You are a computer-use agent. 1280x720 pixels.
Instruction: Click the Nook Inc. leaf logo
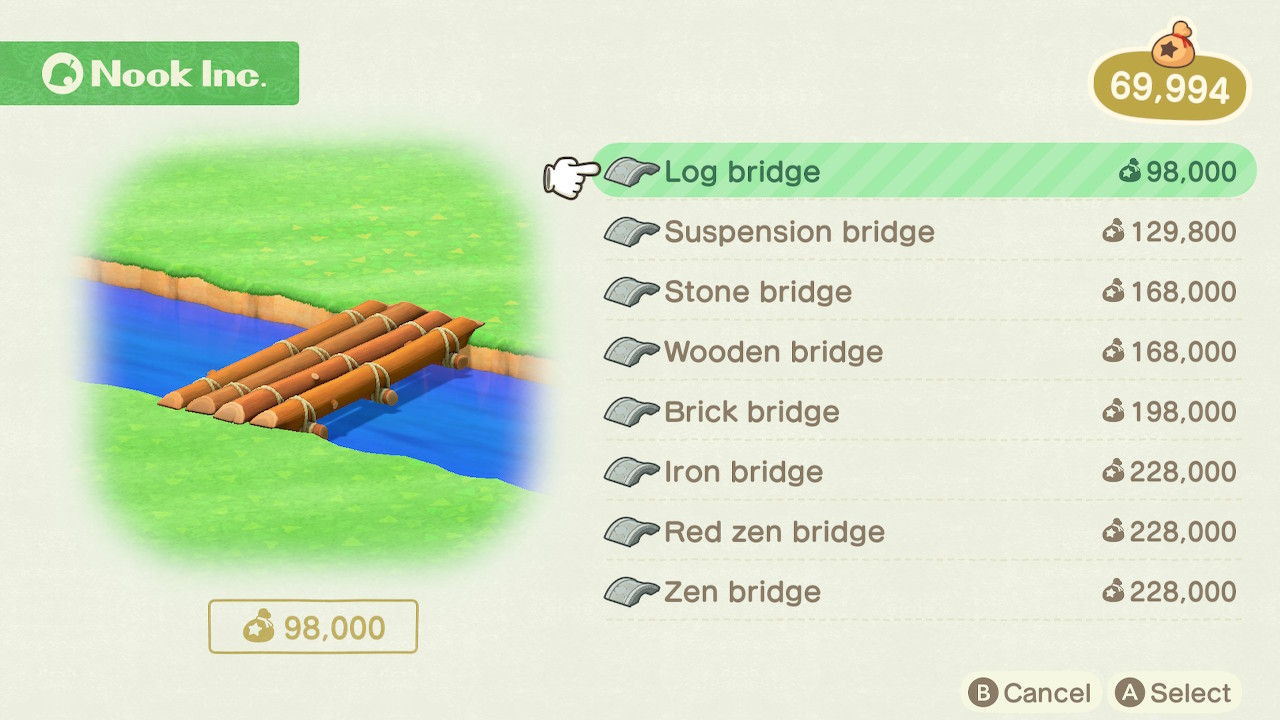pos(66,72)
